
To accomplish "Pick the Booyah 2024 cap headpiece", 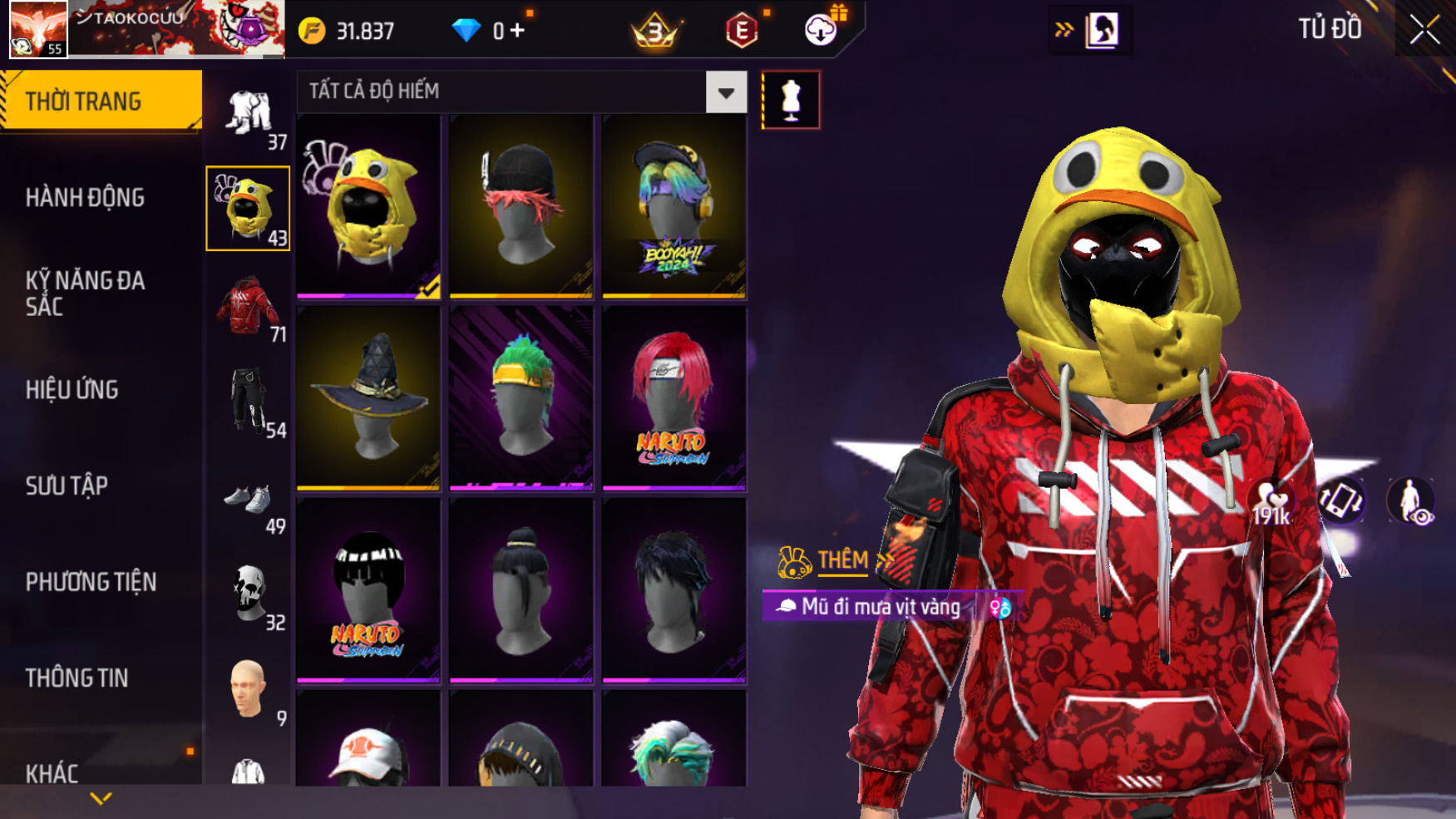I will click(674, 206).
